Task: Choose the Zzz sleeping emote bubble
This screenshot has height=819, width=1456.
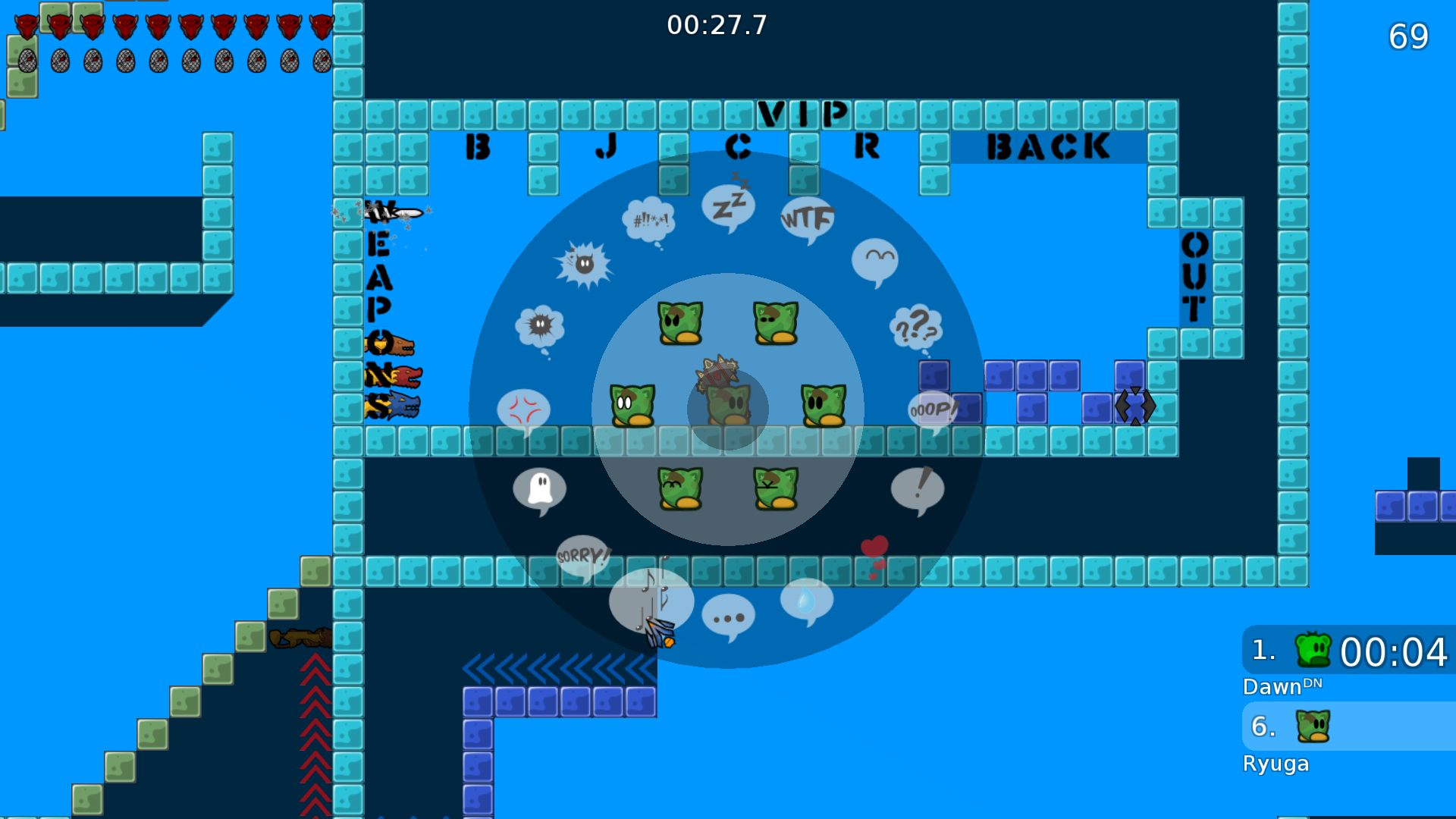Action: pos(728,207)
